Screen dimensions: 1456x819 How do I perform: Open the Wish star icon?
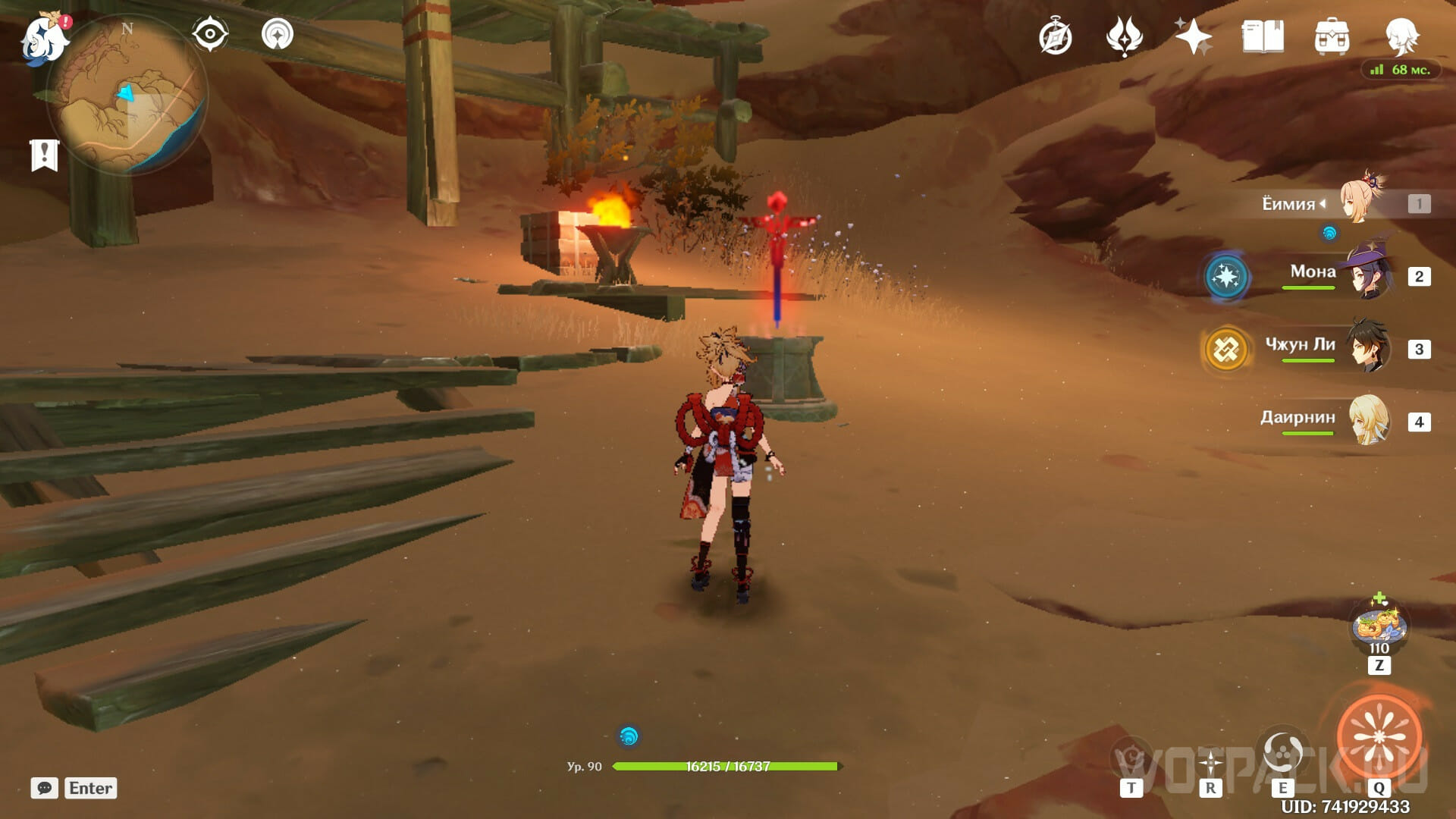[x=1193, y=36]
